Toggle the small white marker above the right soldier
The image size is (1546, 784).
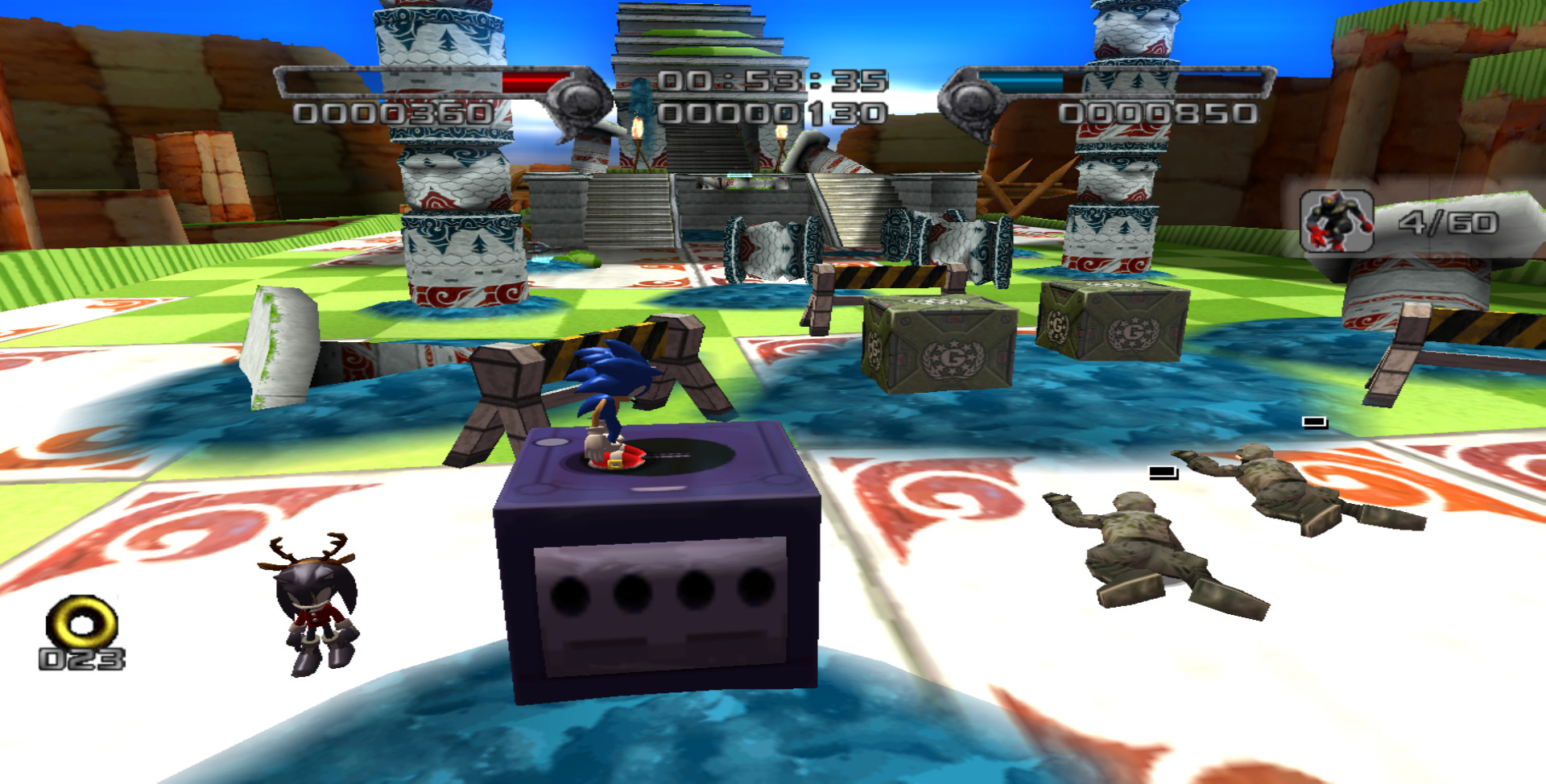pos(1312,420)
